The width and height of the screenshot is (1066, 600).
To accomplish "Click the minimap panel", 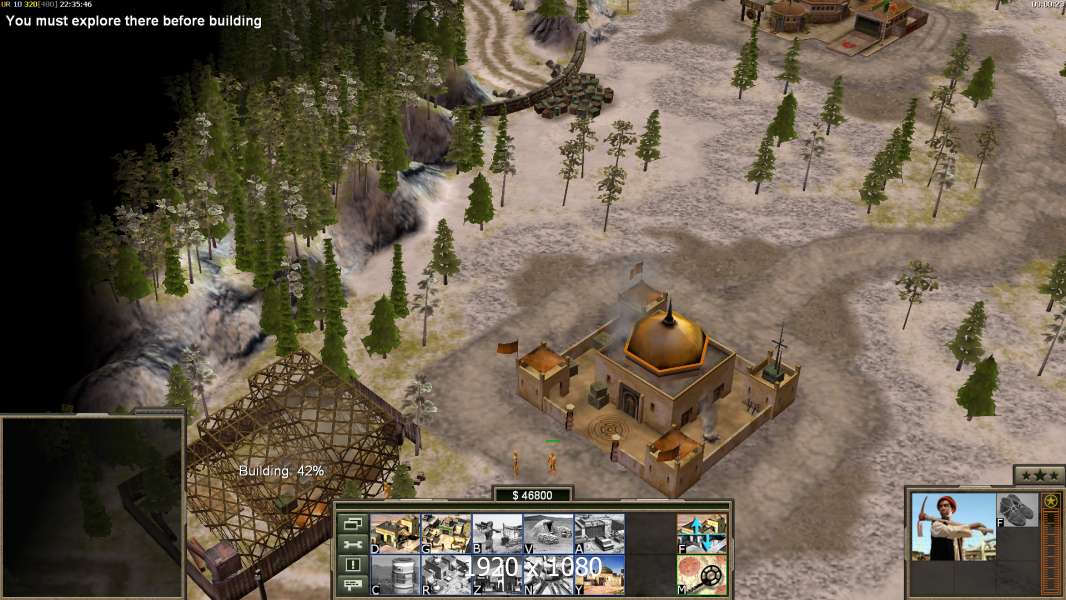I will click(92, 506).
